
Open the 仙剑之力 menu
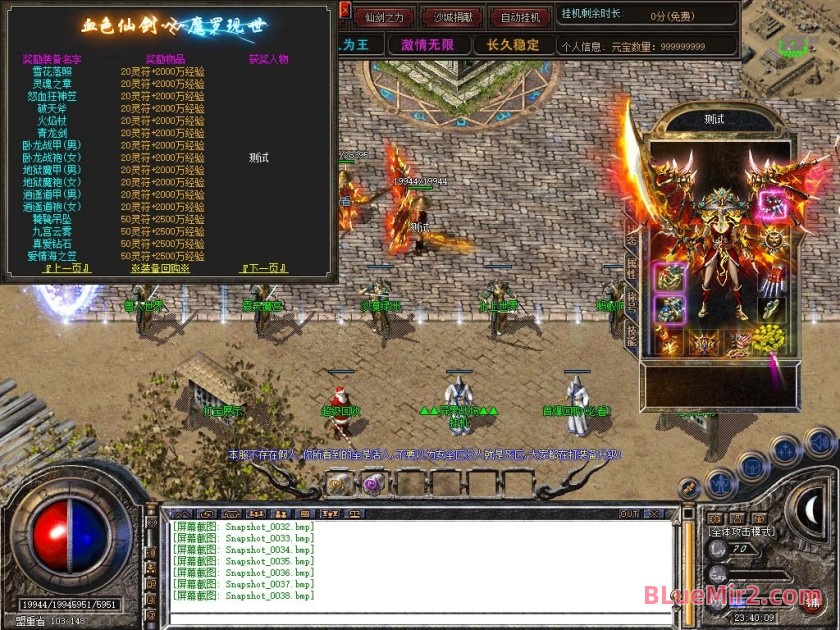383,17
